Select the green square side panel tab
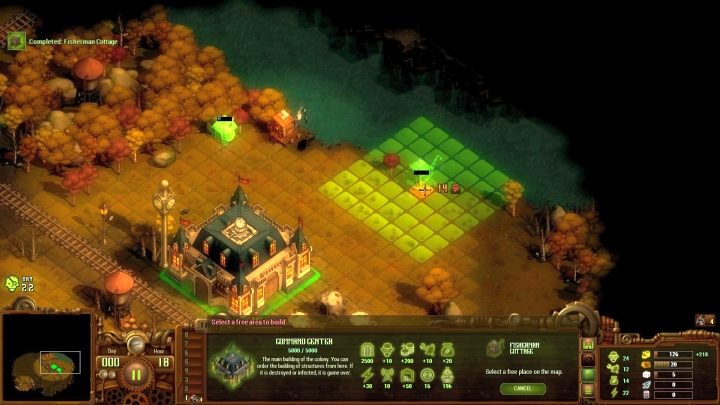This screenshot has height=405, width=720. coord(589,374)
